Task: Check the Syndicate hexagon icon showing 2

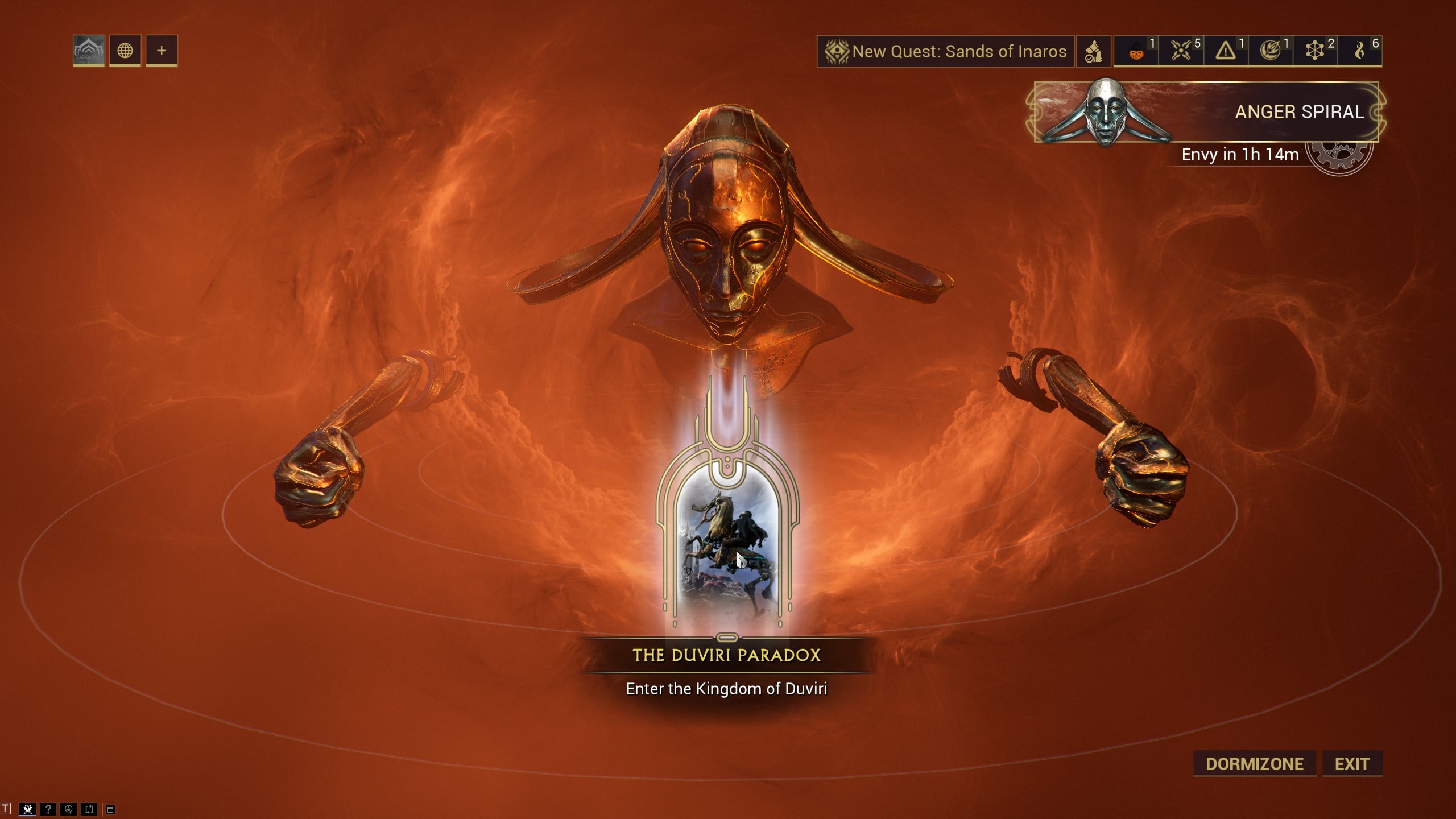Action: pos(1316,51)
